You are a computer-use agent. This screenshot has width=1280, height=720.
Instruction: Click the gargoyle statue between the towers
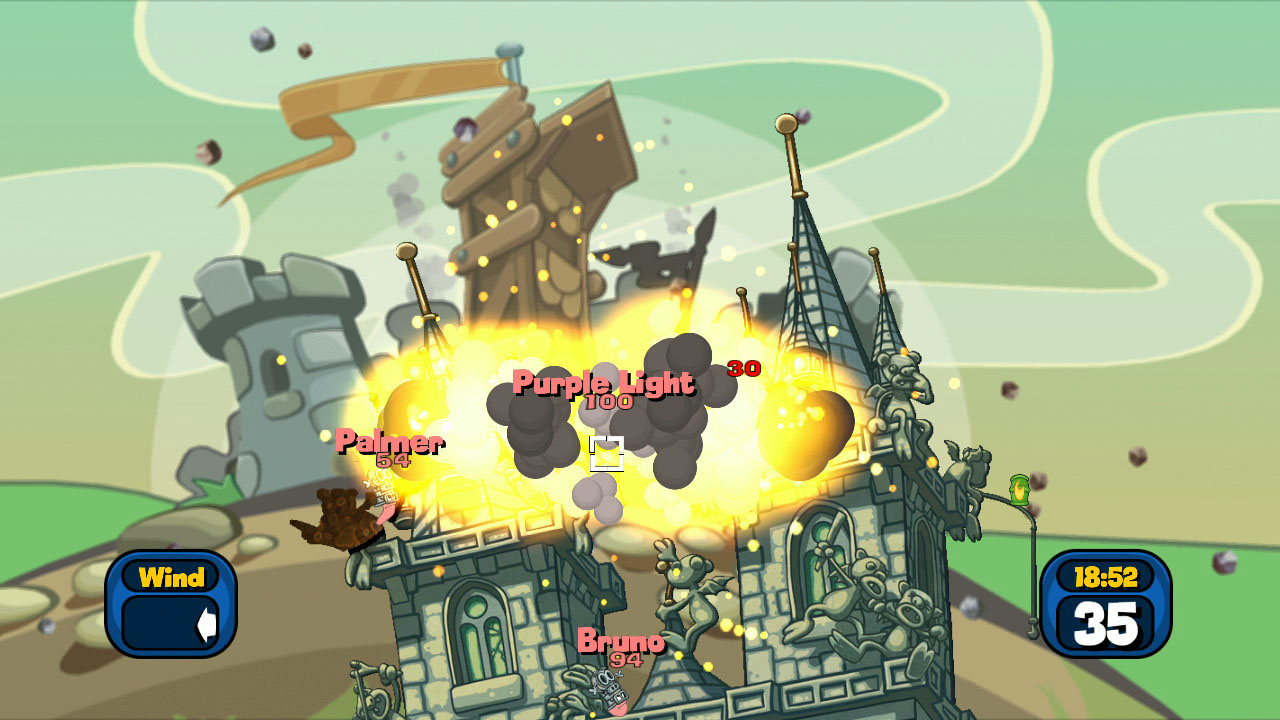click(x=690, y=600)
